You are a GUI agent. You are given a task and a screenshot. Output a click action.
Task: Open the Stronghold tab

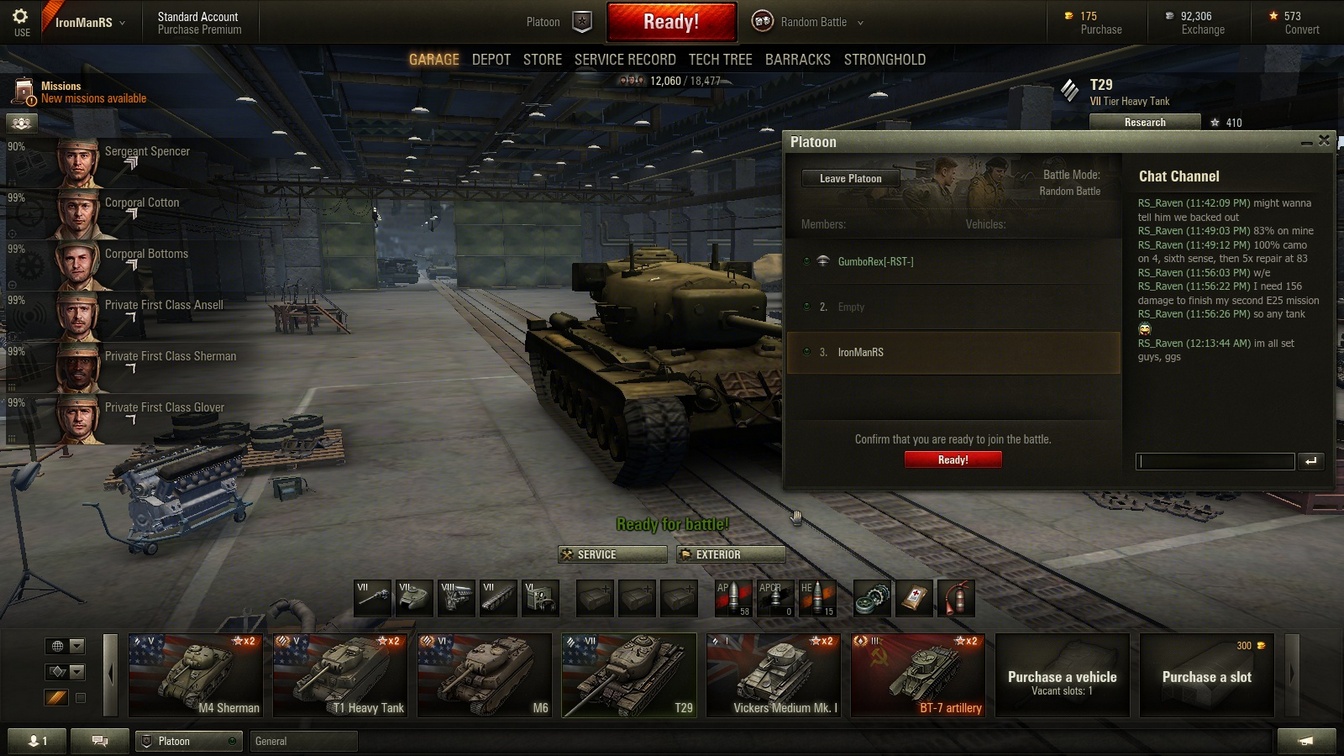884,60
